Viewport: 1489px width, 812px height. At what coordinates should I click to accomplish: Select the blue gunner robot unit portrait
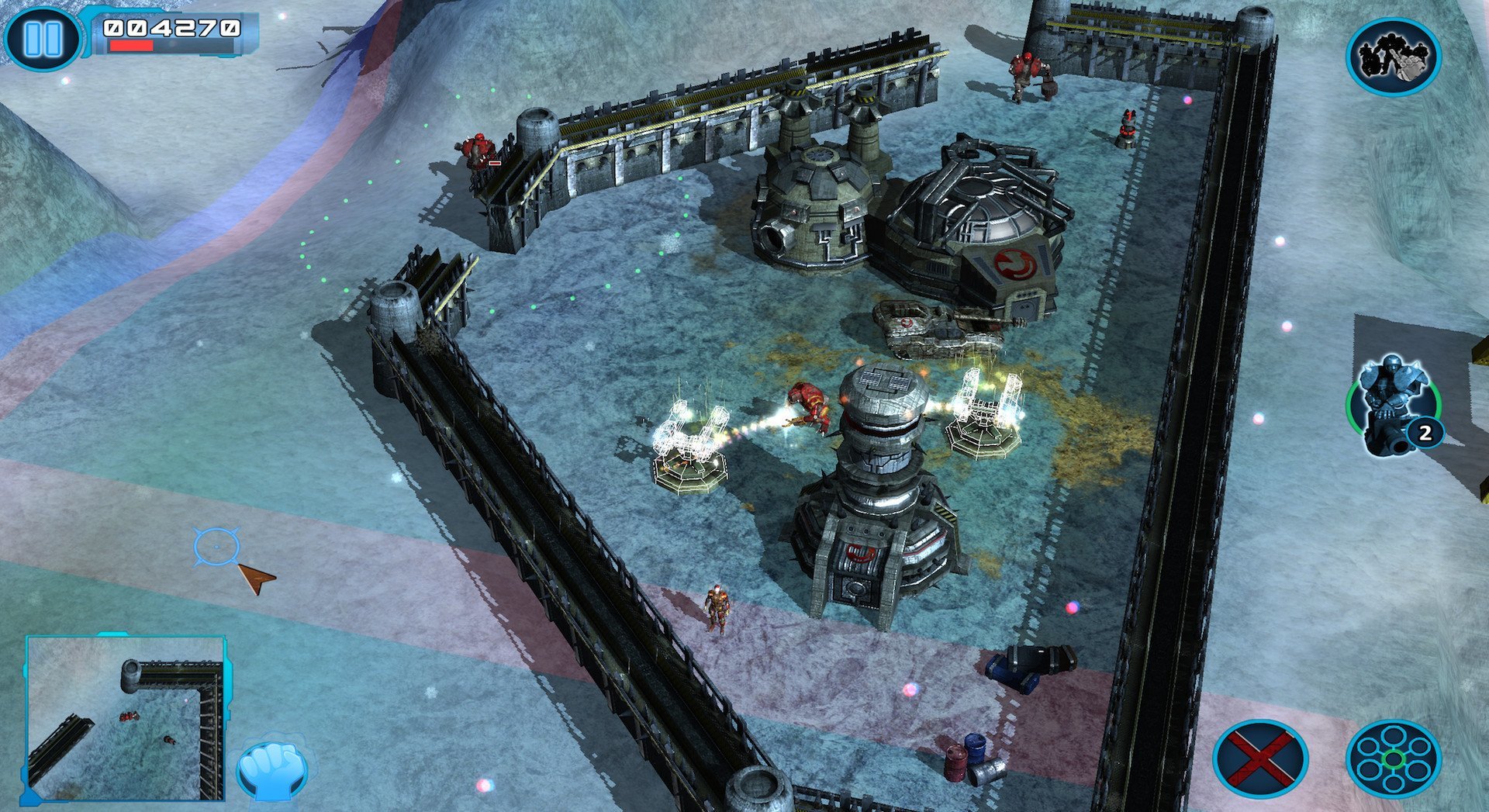(x=1393, y=405)
